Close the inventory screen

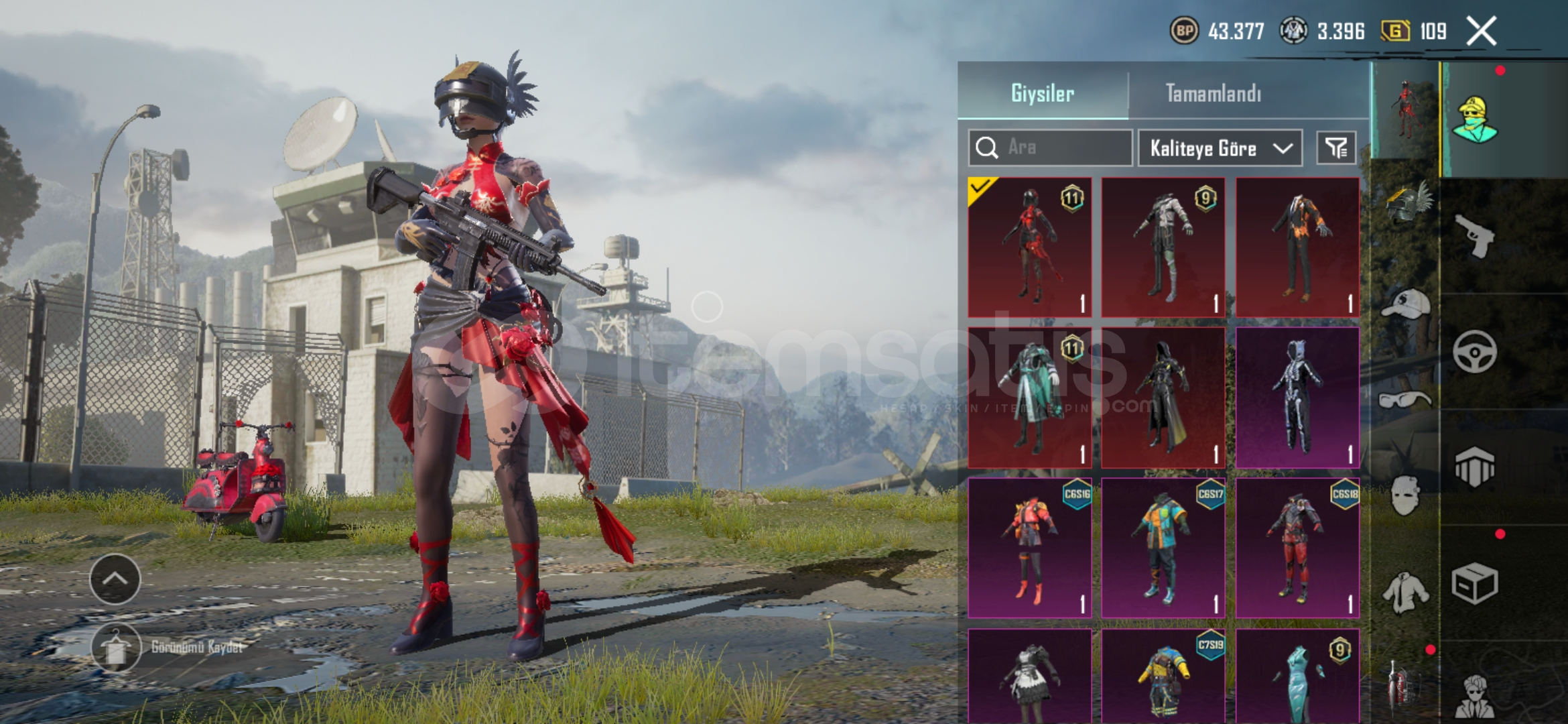(1482, 32)
